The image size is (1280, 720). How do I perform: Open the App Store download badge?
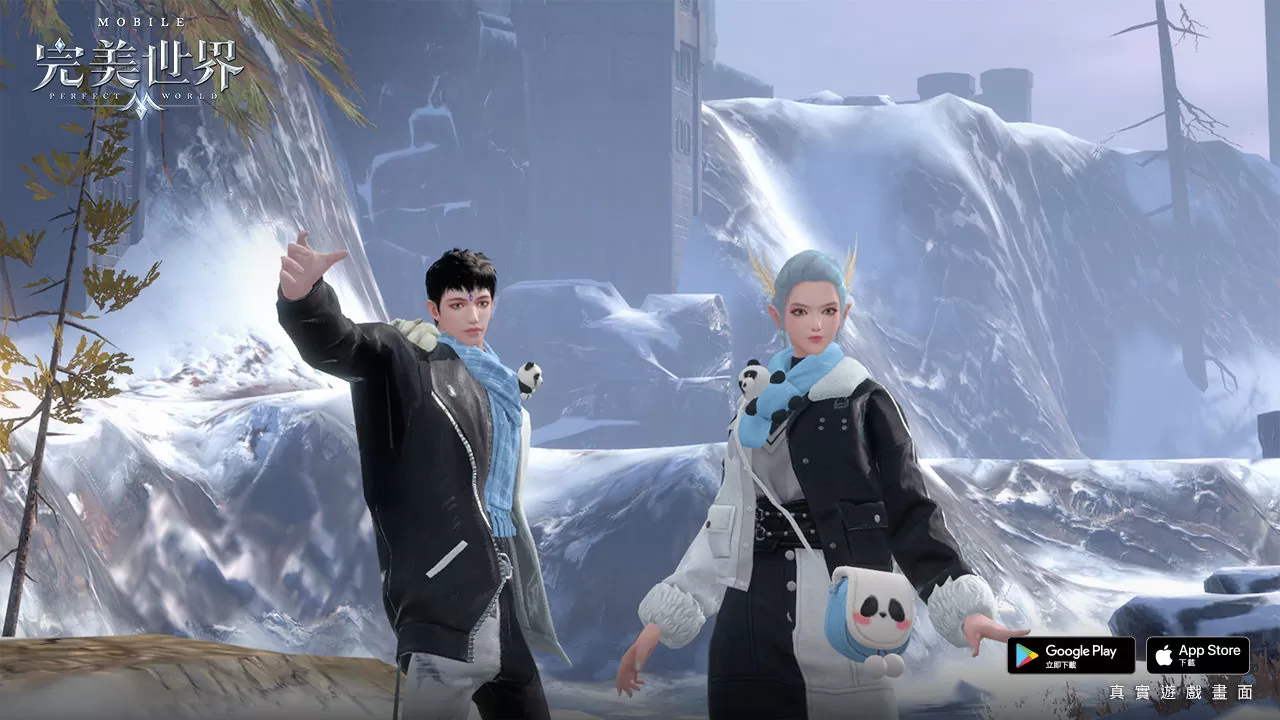coord(1197,655)
